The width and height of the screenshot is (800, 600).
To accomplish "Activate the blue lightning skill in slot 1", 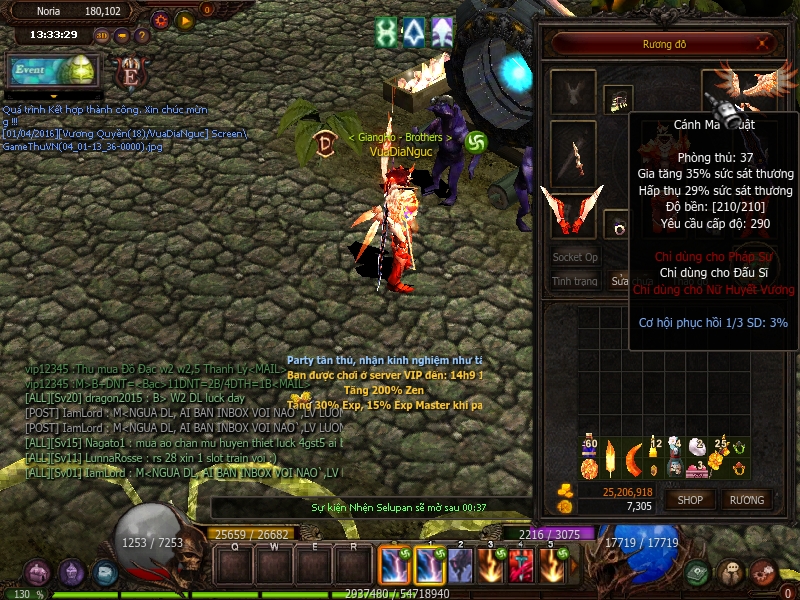I will point(394,567).
